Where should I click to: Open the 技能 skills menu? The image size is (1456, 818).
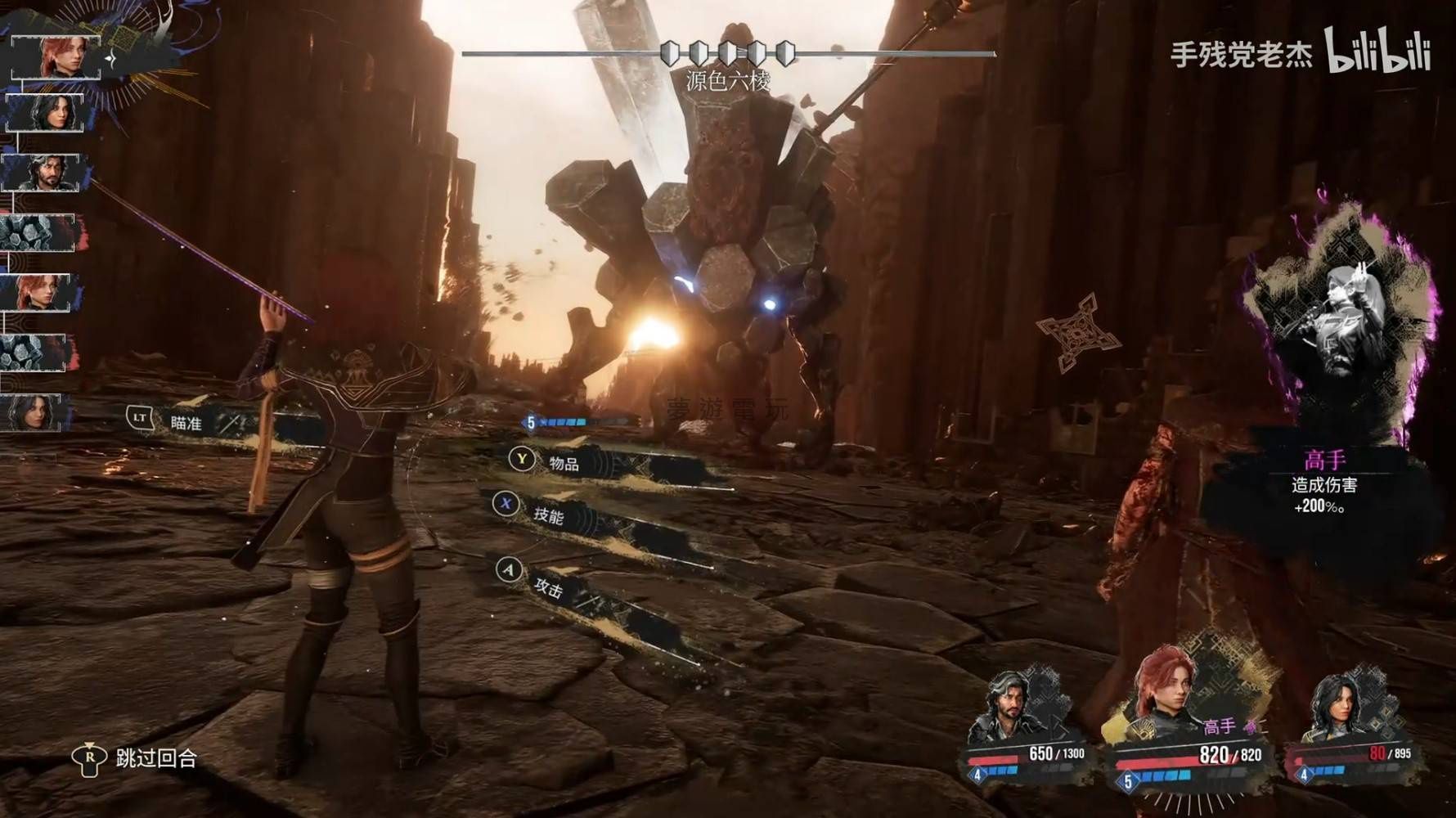(548, 515)
